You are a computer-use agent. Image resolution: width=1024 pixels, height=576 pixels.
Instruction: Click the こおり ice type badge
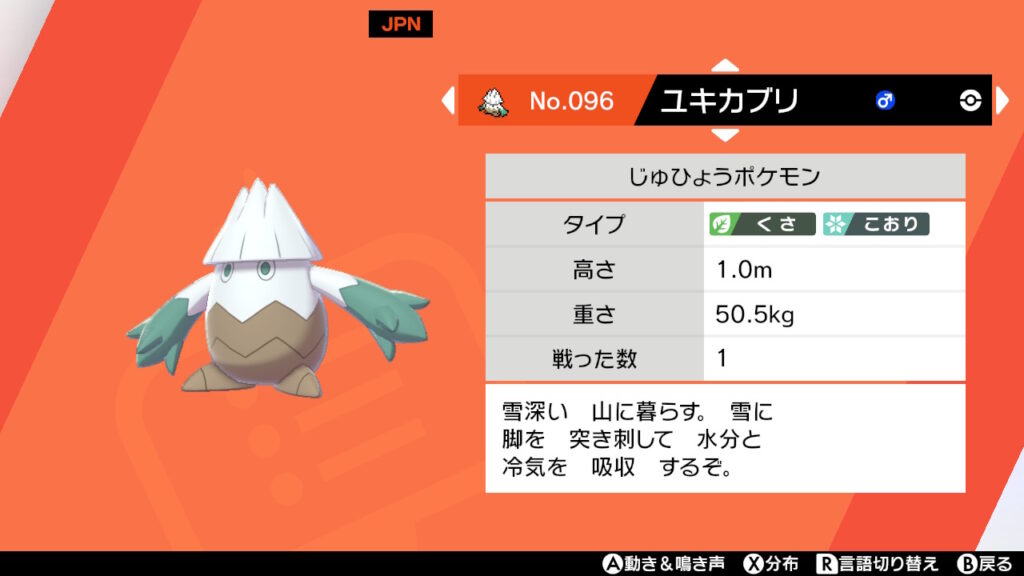(876, 224)
